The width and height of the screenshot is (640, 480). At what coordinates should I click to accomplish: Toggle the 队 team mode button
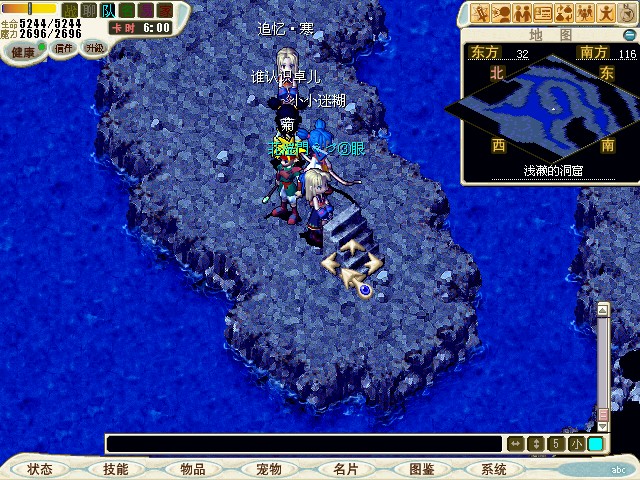[x=107, y=10]
